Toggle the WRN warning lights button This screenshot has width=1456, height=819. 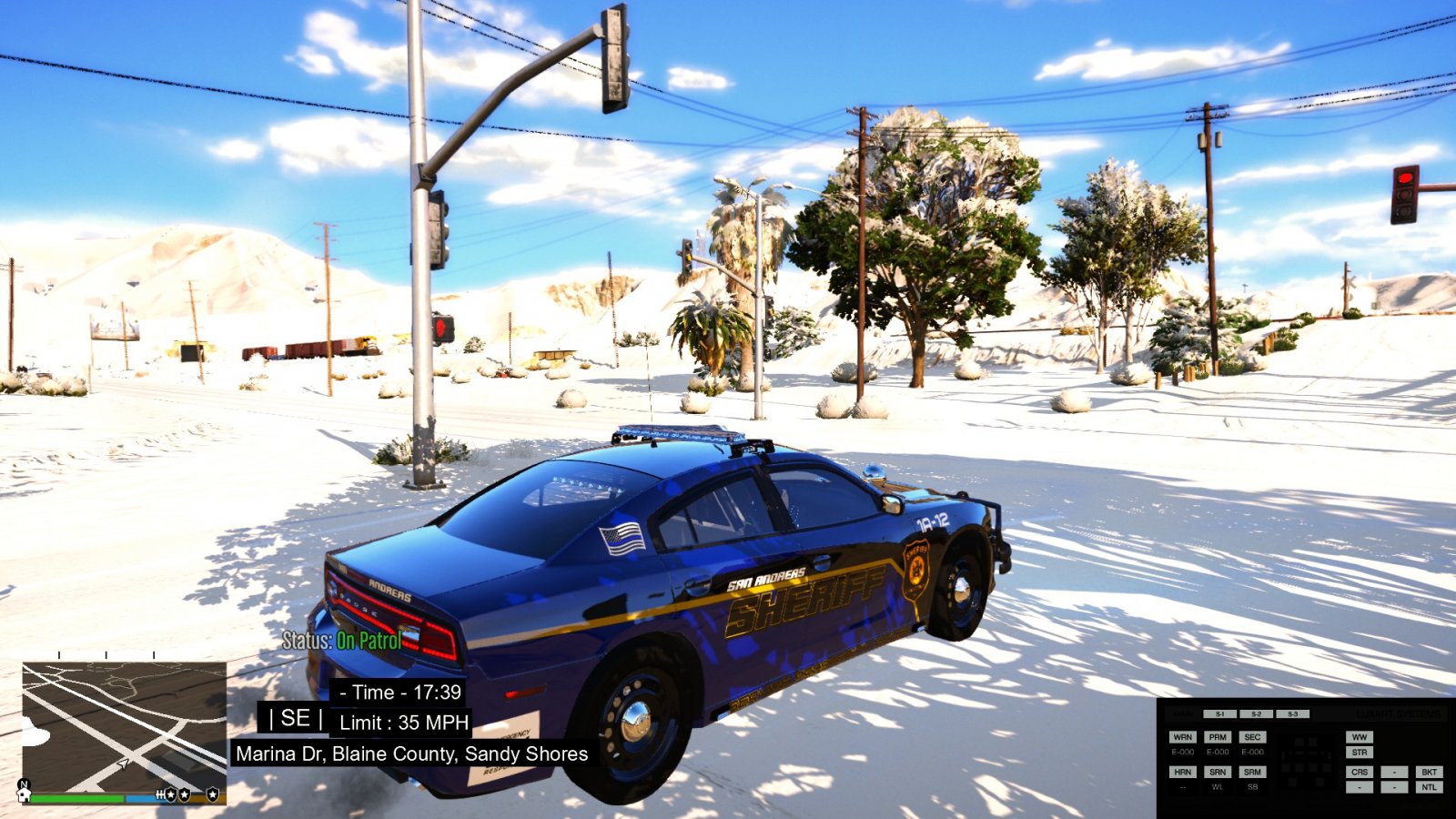point(1182,737)
